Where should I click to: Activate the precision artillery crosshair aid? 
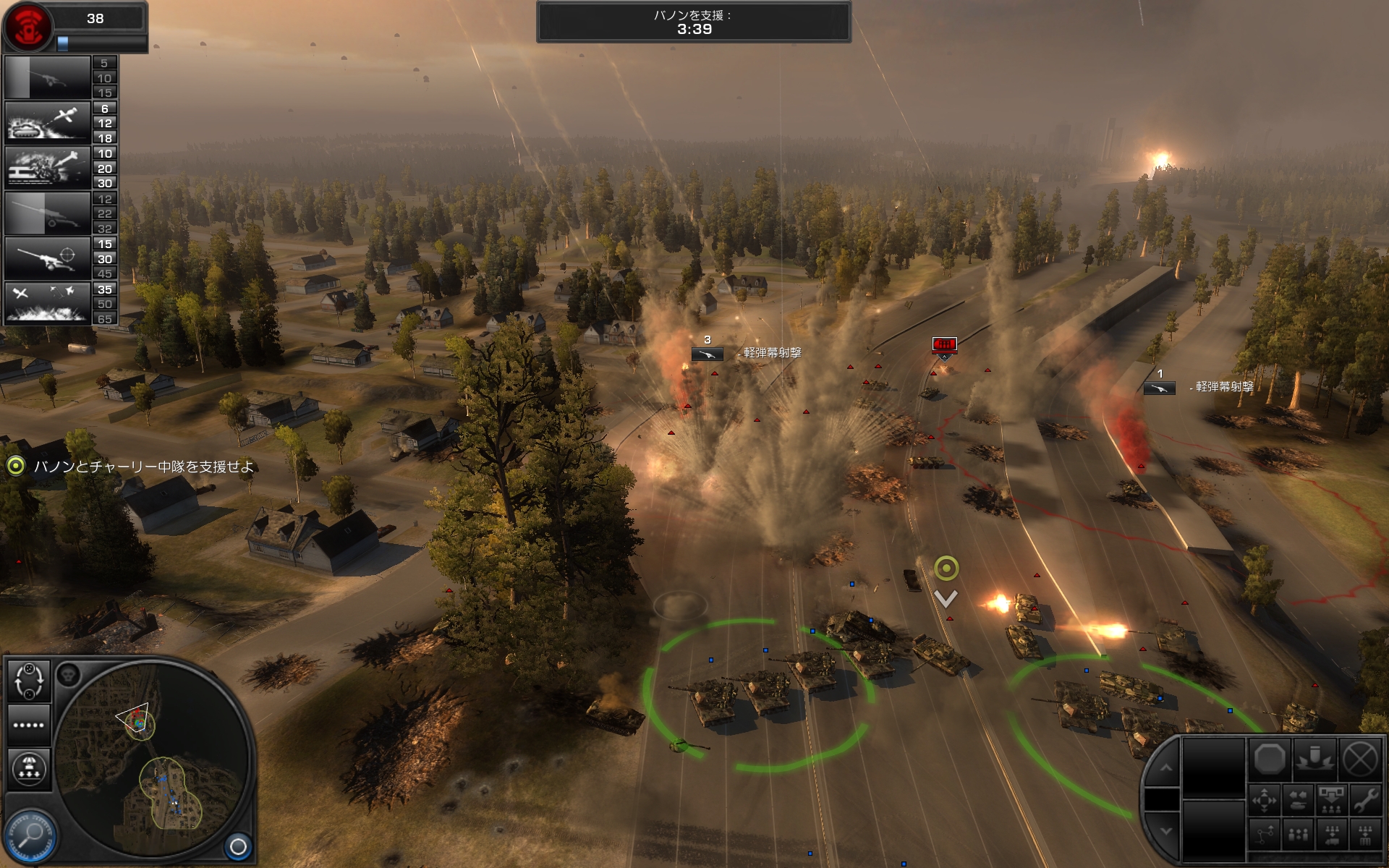tap(48, 258)
